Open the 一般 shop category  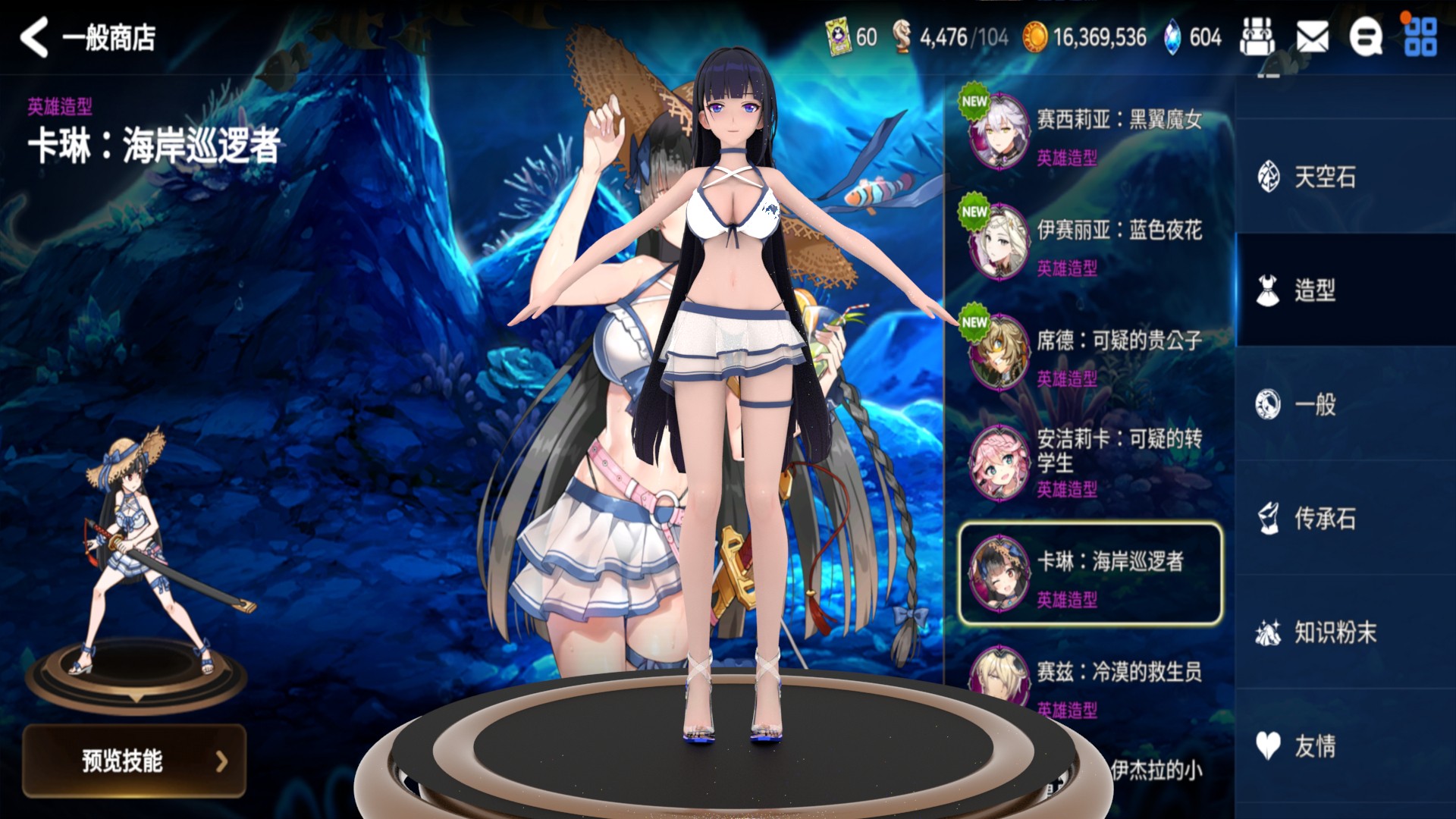pyautogui.click(x=1314, y=404)
